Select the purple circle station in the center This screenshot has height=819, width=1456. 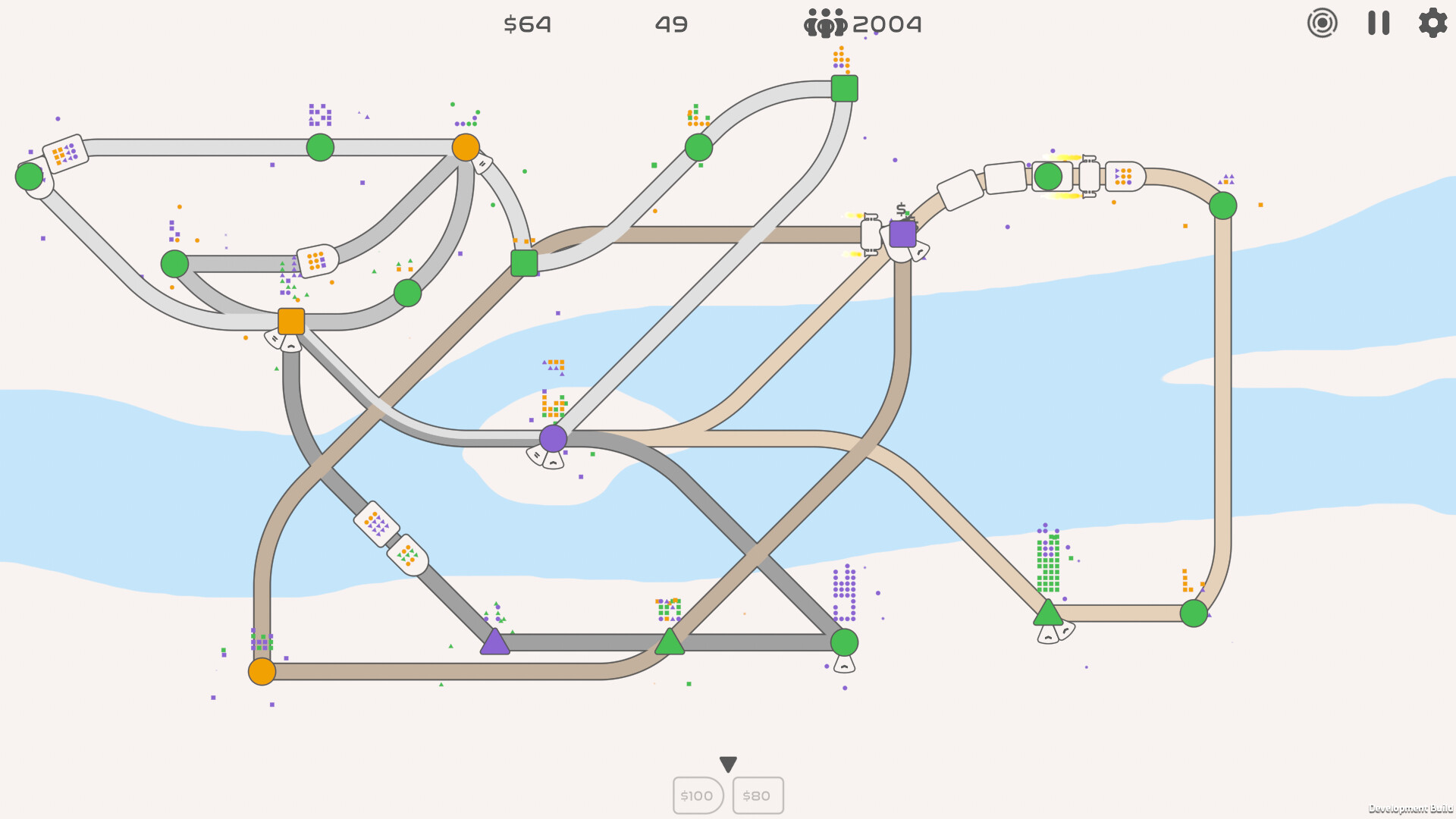click(554, 438)
